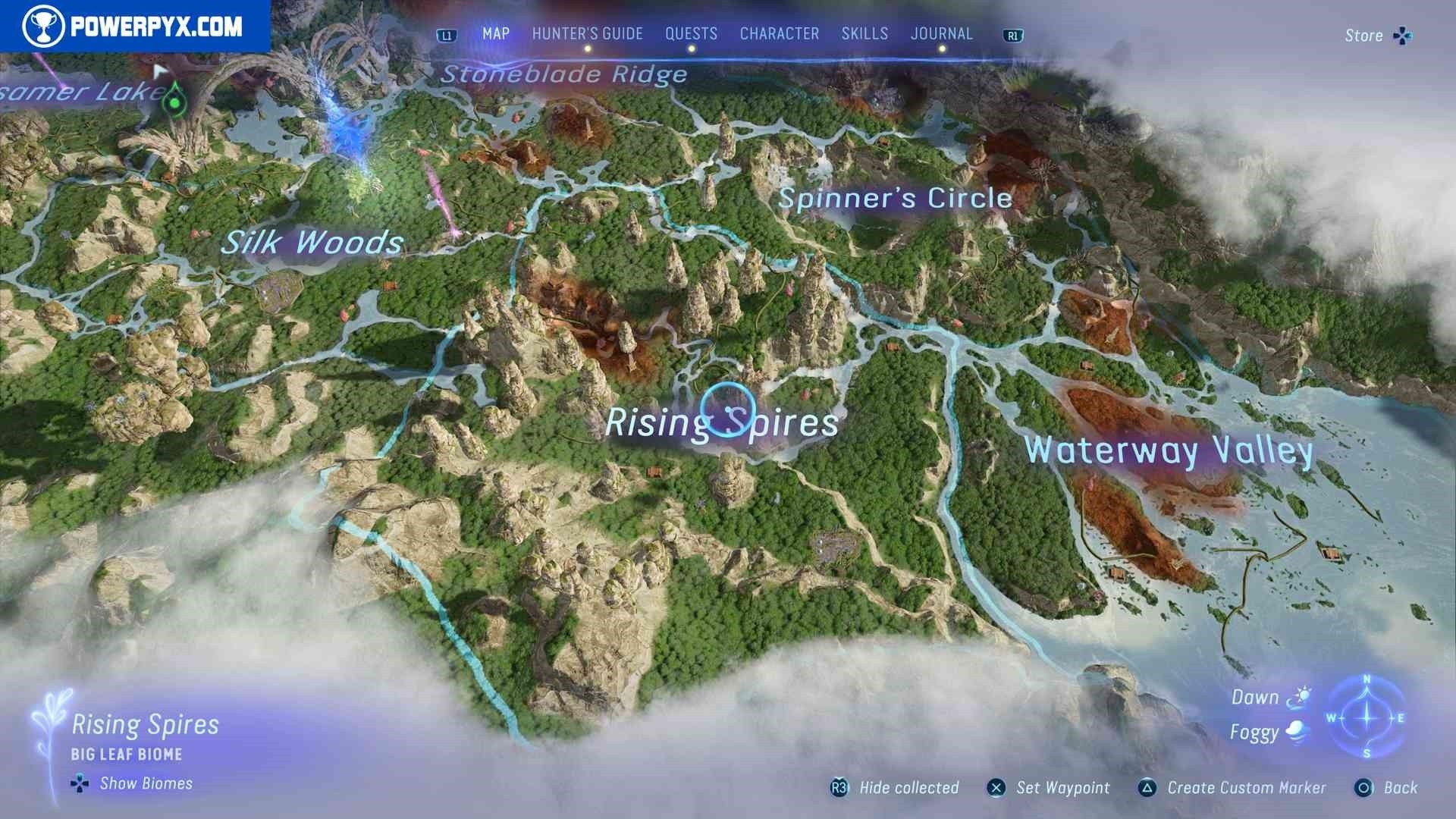Open the Character tab
The width and height of the screenshot is (1456, 819).
point(780,34)
